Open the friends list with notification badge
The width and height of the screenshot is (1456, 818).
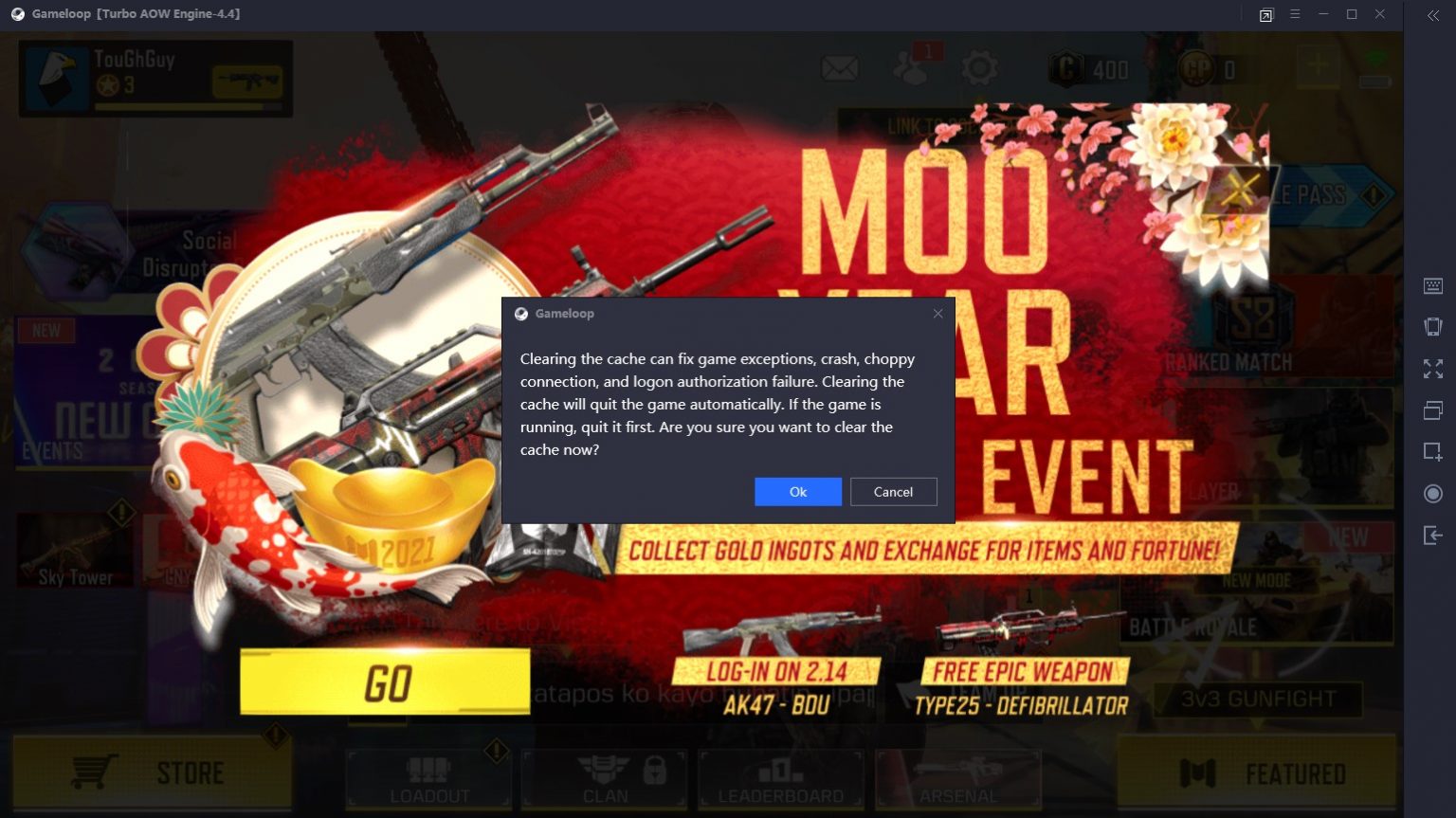[909, 67]
